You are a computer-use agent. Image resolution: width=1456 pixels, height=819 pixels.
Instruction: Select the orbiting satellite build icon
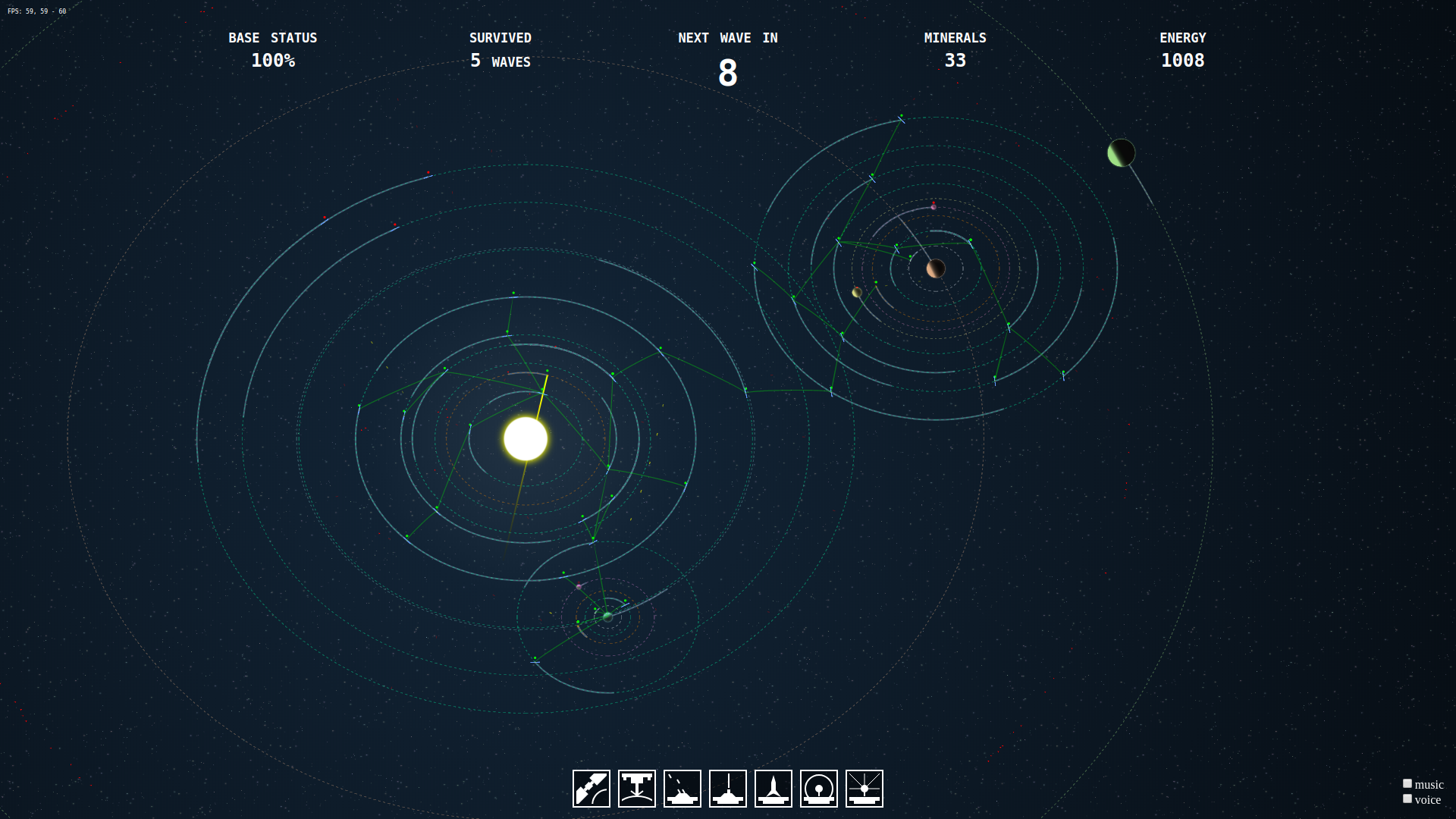tap(591, 789)
